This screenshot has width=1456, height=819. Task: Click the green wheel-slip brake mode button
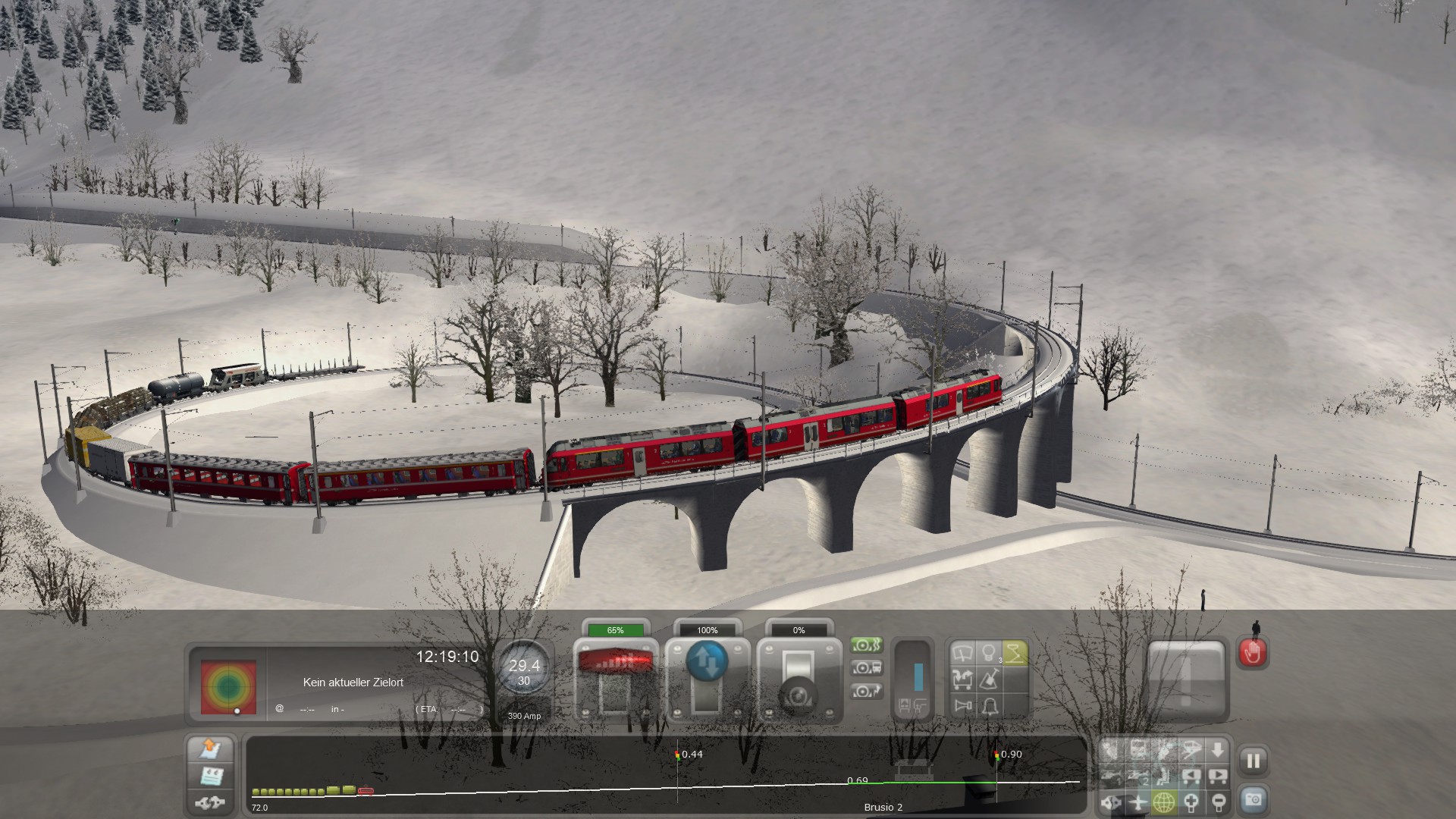pos(867,645)
